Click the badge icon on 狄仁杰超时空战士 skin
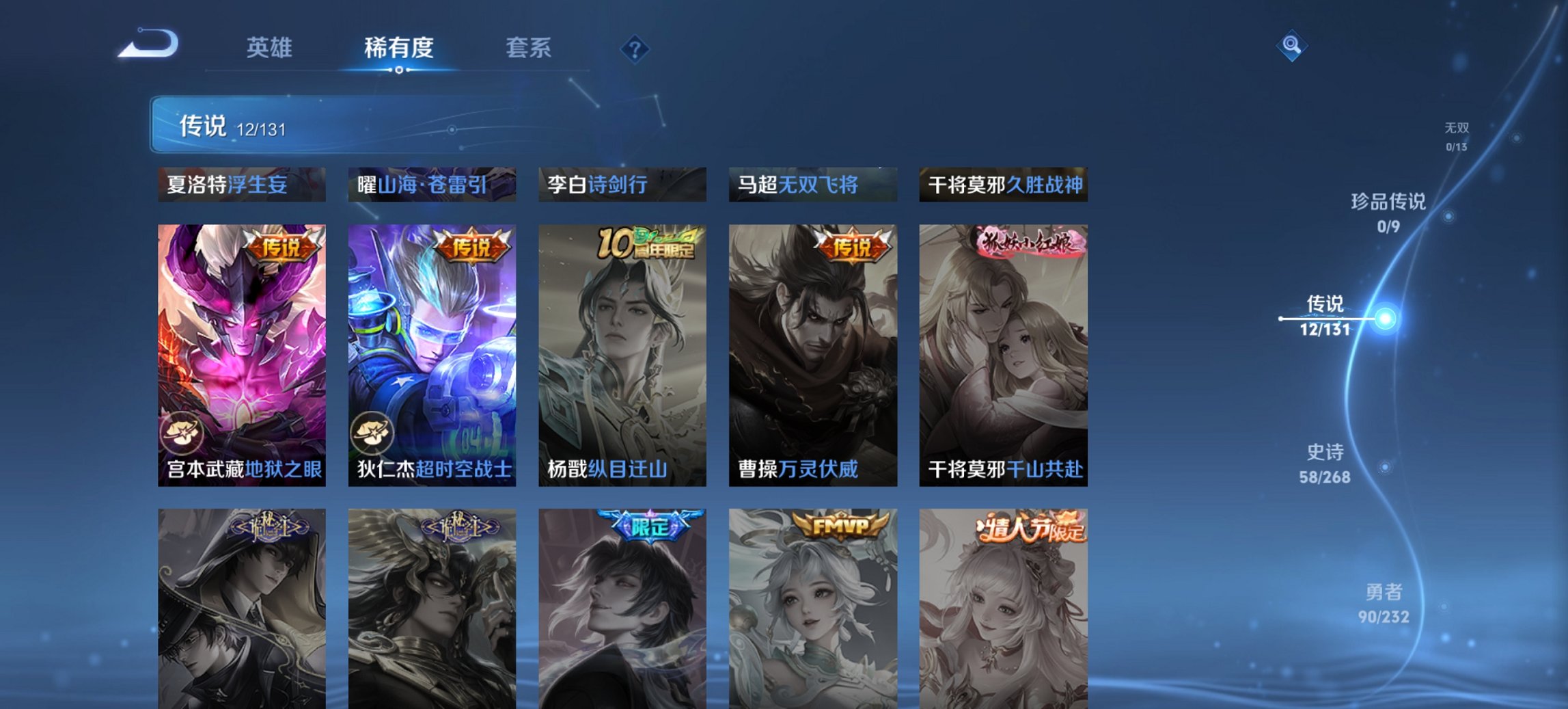 click(x=376, y=431)
